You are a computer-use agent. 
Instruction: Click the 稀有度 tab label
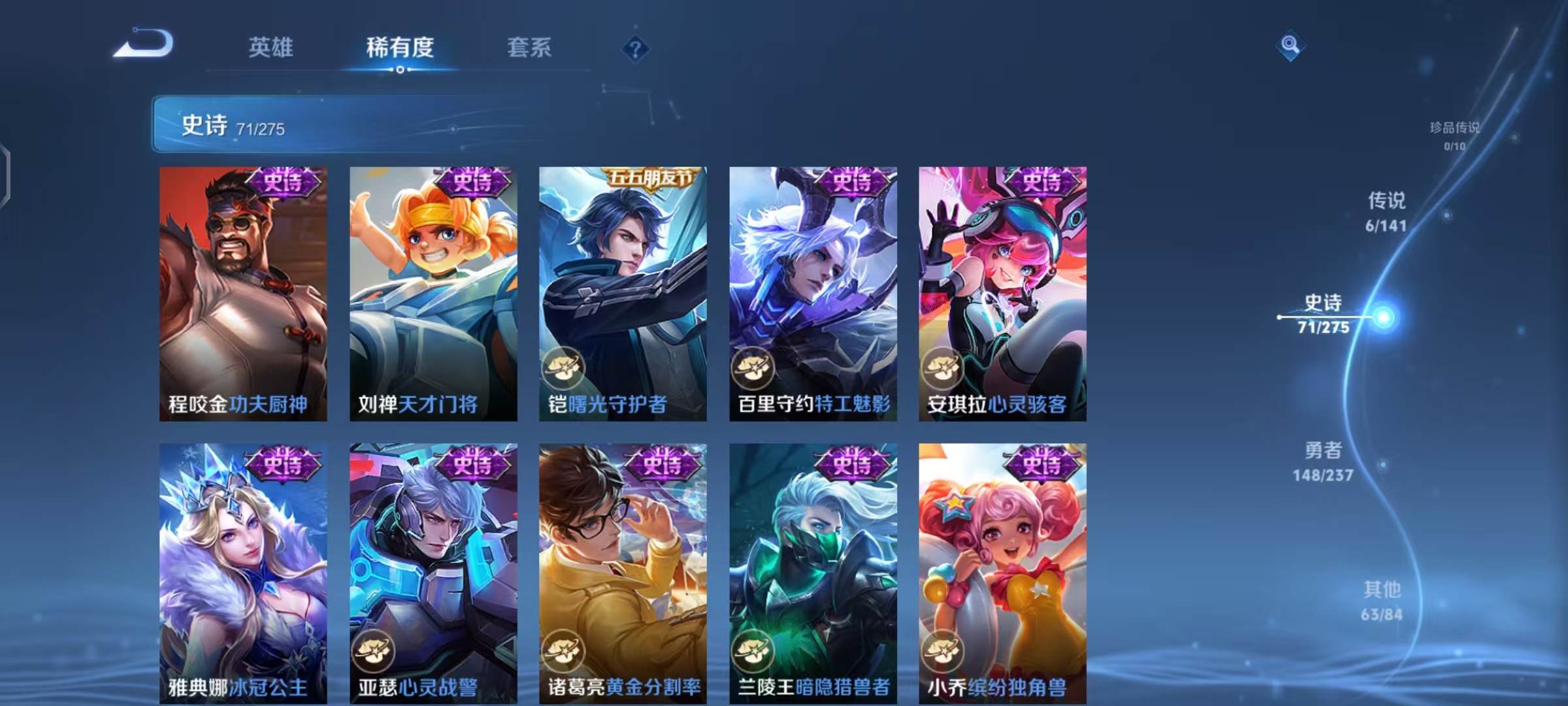[x=400, y=46]
